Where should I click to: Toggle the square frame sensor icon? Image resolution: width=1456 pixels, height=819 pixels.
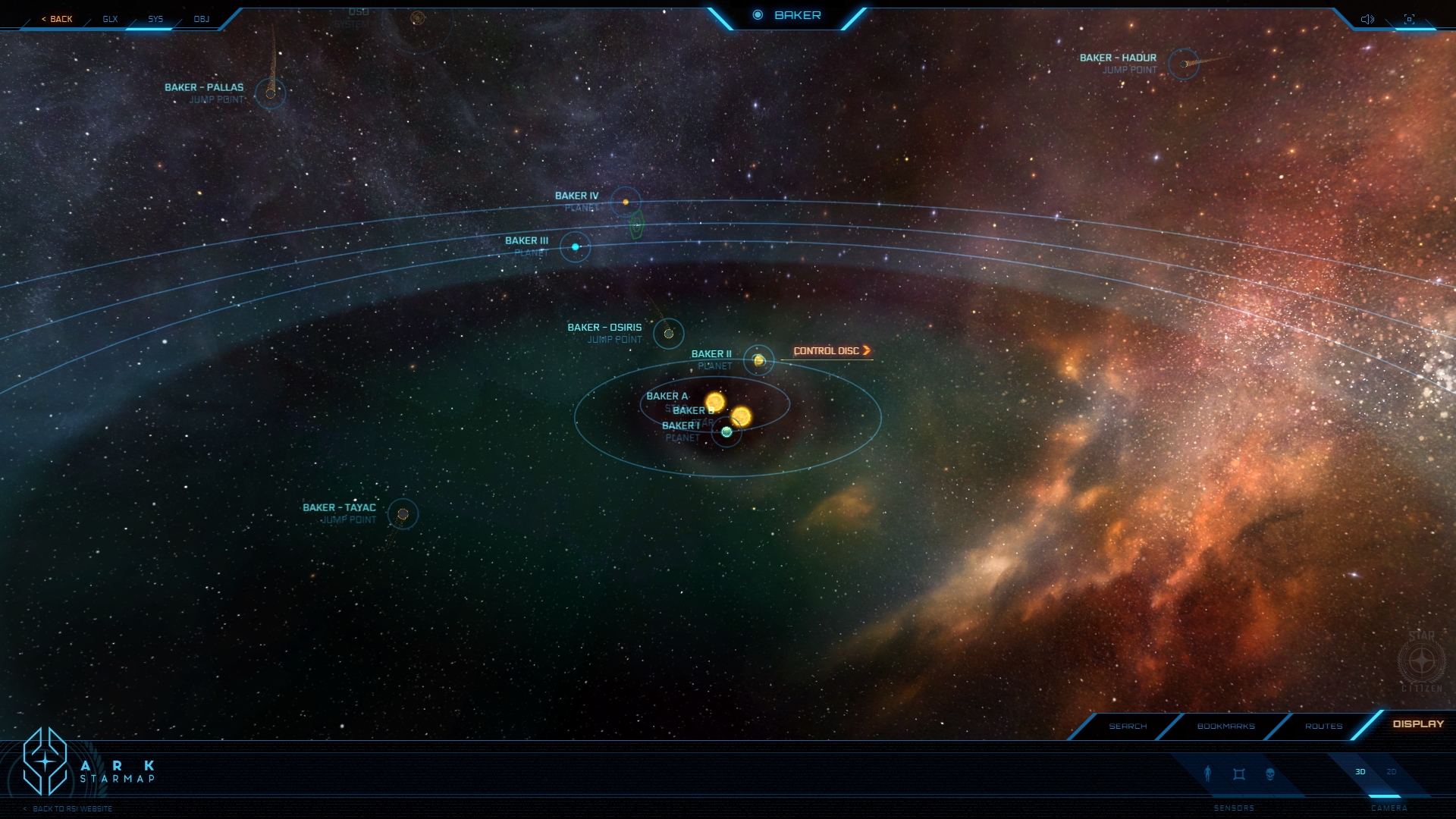tap(1239, 774)
